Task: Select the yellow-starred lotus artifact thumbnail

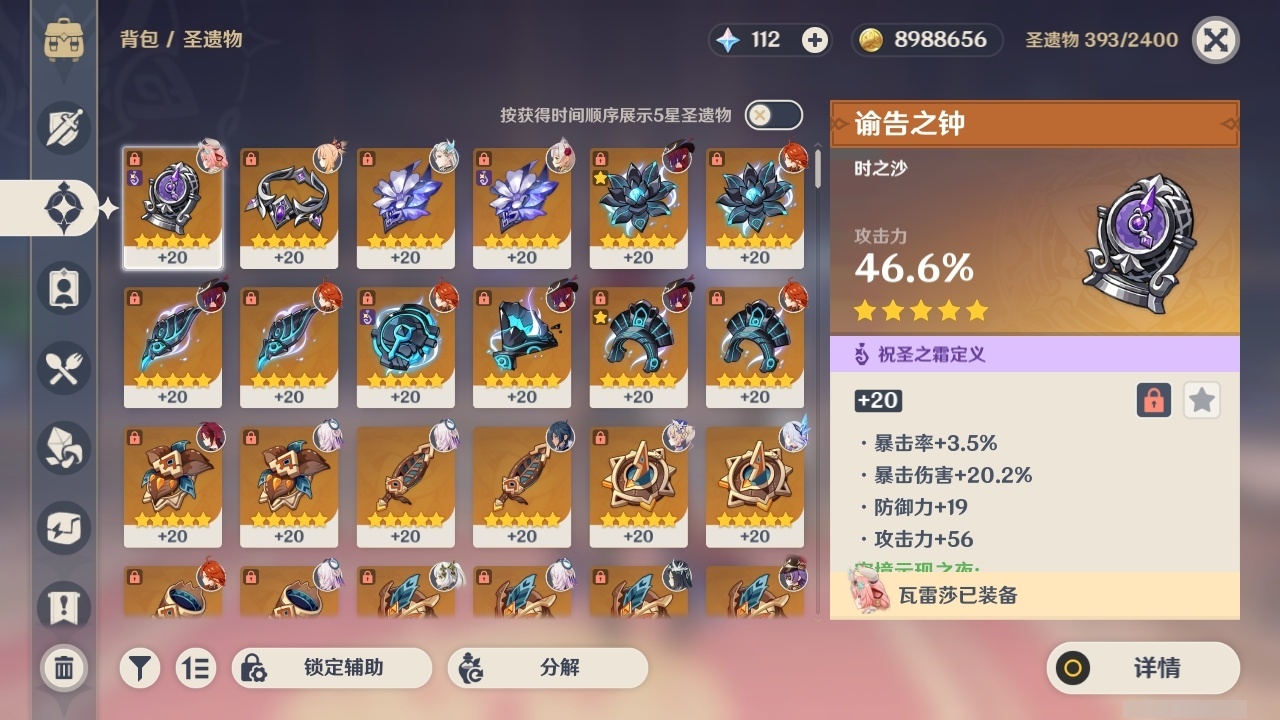Action: point(638,207)
